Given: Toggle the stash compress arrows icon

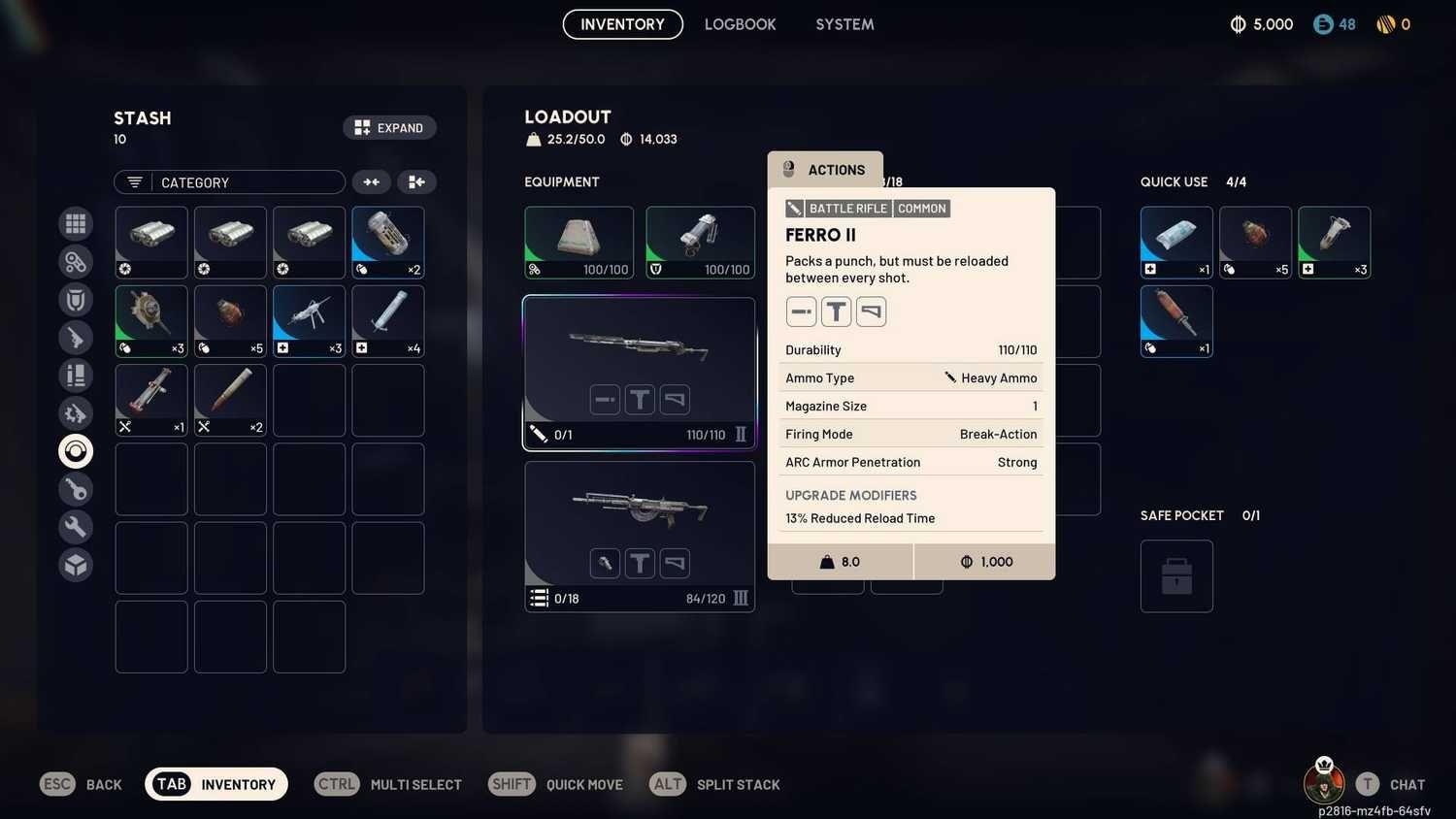Looking at the screenshot, I should [372, 181].
